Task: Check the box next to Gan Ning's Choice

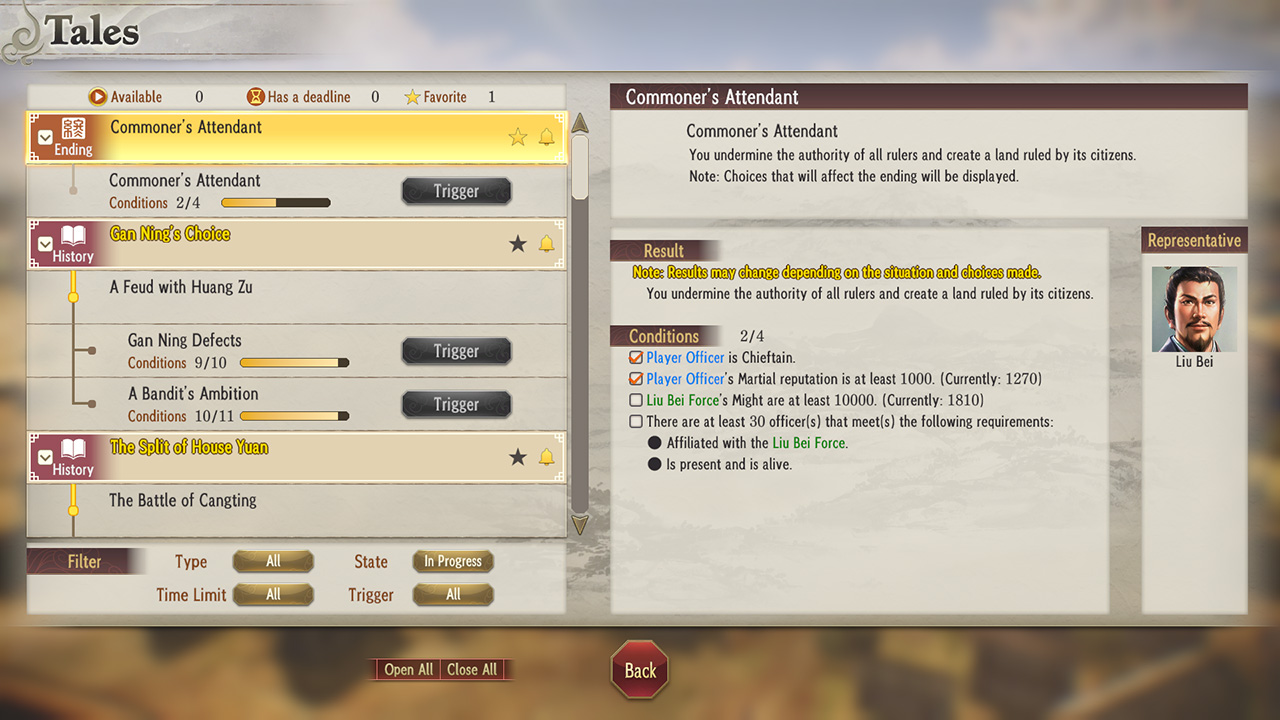Action: click(44, 243)
